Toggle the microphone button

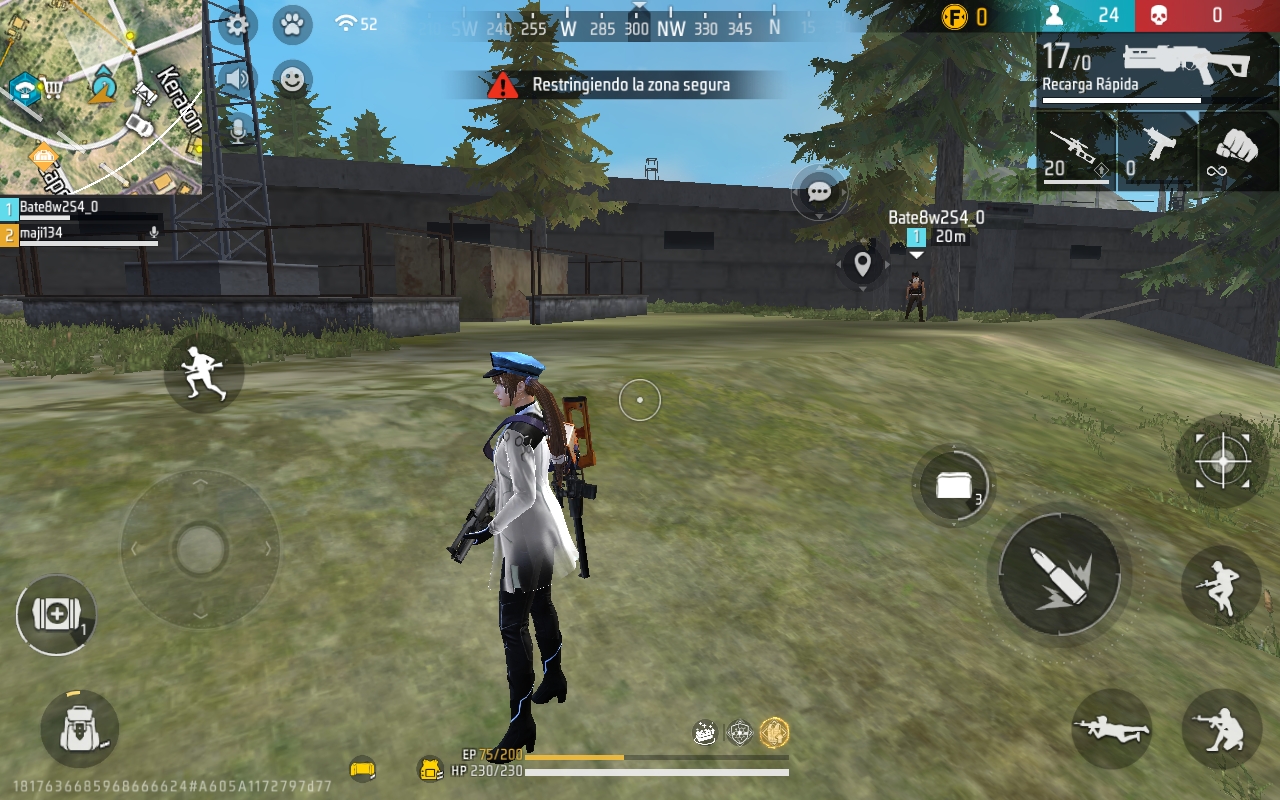(238, 130)
